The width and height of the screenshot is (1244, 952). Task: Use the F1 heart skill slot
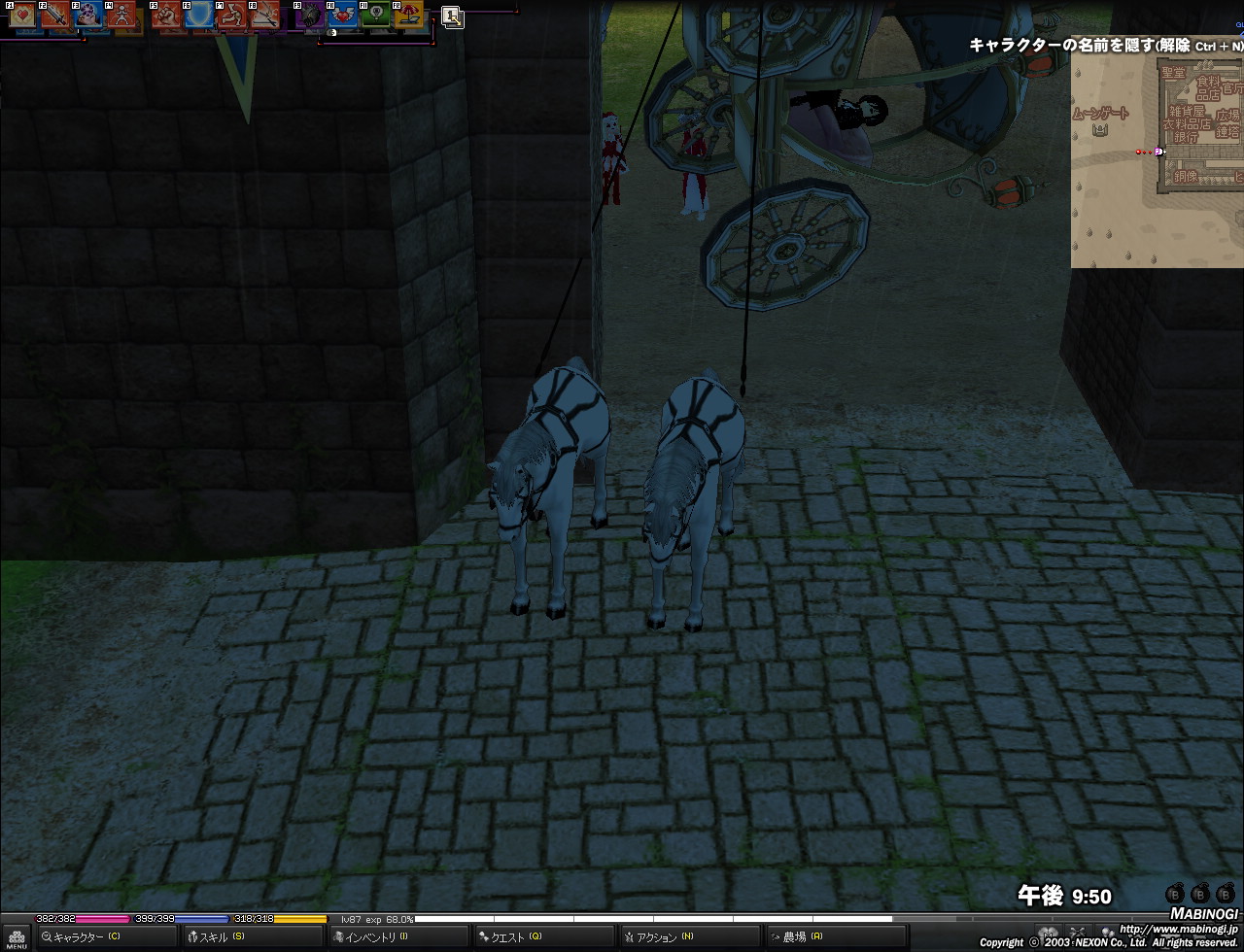click(24, 15)
